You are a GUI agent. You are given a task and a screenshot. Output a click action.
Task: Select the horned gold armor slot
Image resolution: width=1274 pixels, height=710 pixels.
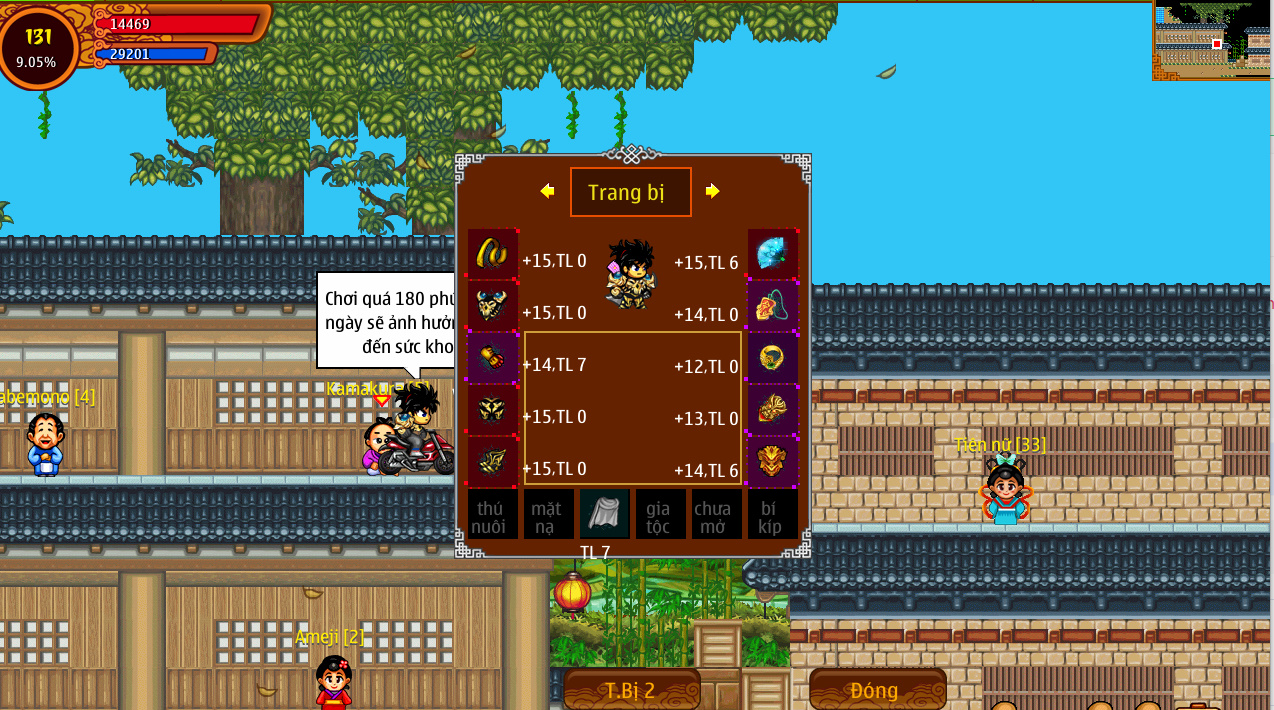[x=492, y=306]
